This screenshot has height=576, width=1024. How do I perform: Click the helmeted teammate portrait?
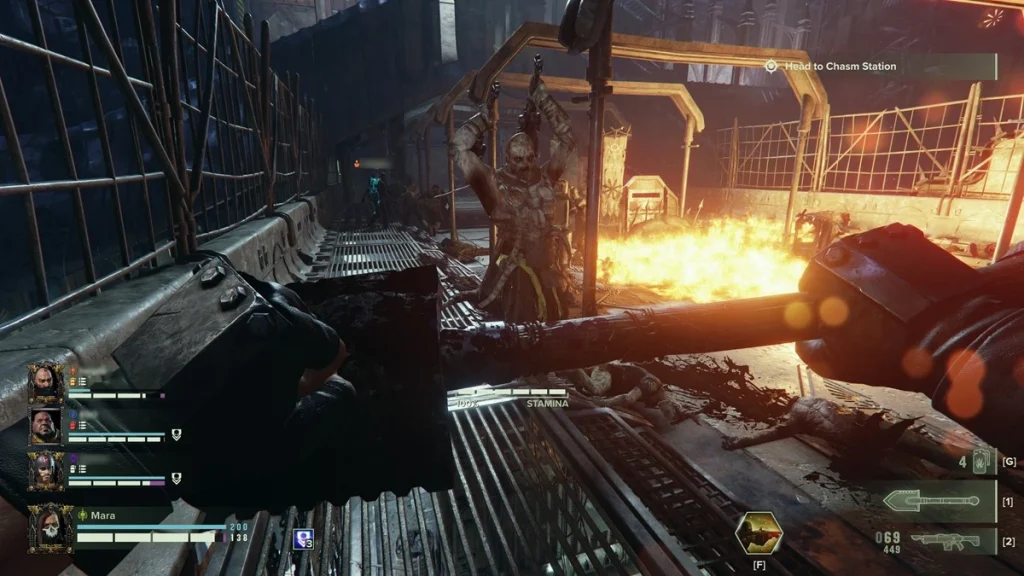46,470
